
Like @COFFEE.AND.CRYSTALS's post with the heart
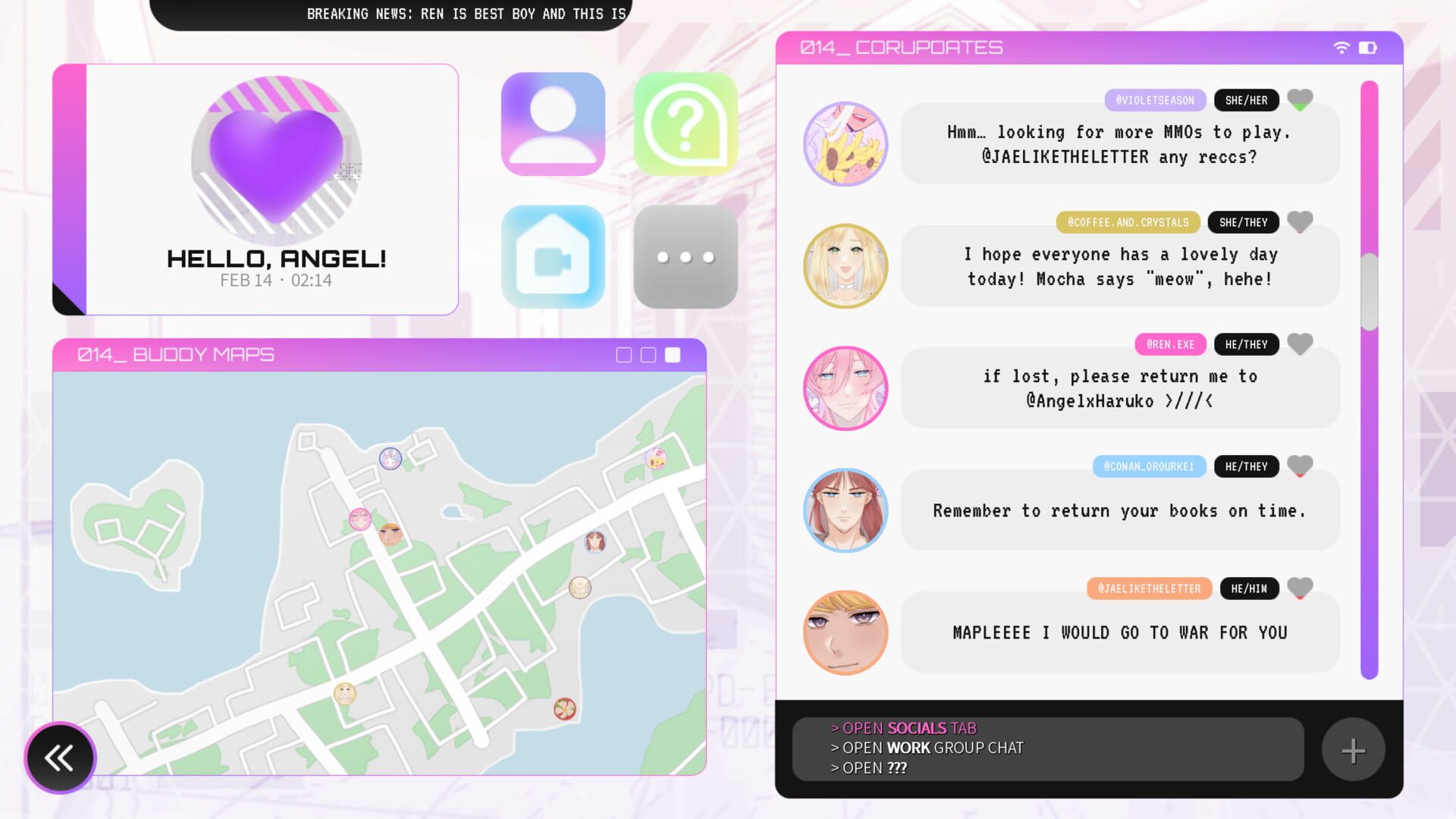(1301, 221)
